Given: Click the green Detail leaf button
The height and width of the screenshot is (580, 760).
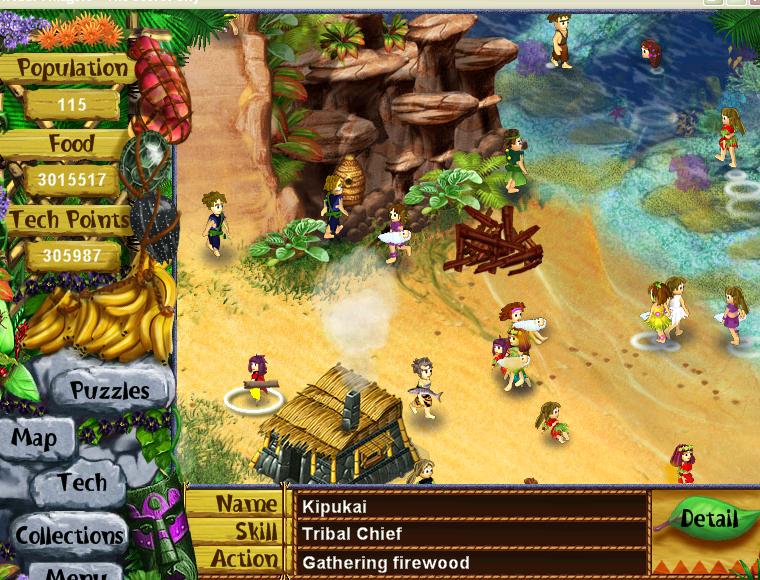Looking at the screenshot, I should coord(708,519).
